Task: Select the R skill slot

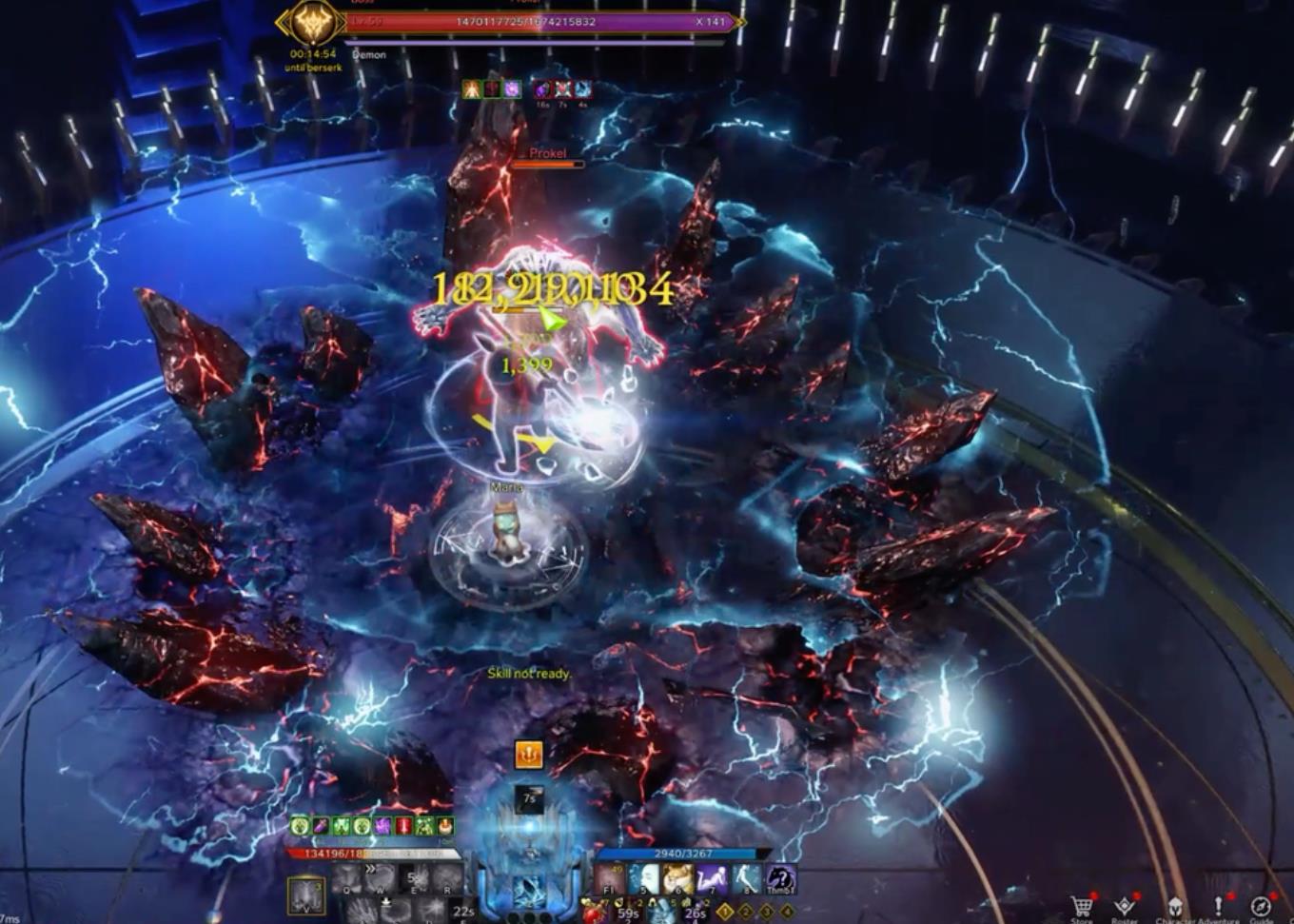Action: (x=447, y=879)
